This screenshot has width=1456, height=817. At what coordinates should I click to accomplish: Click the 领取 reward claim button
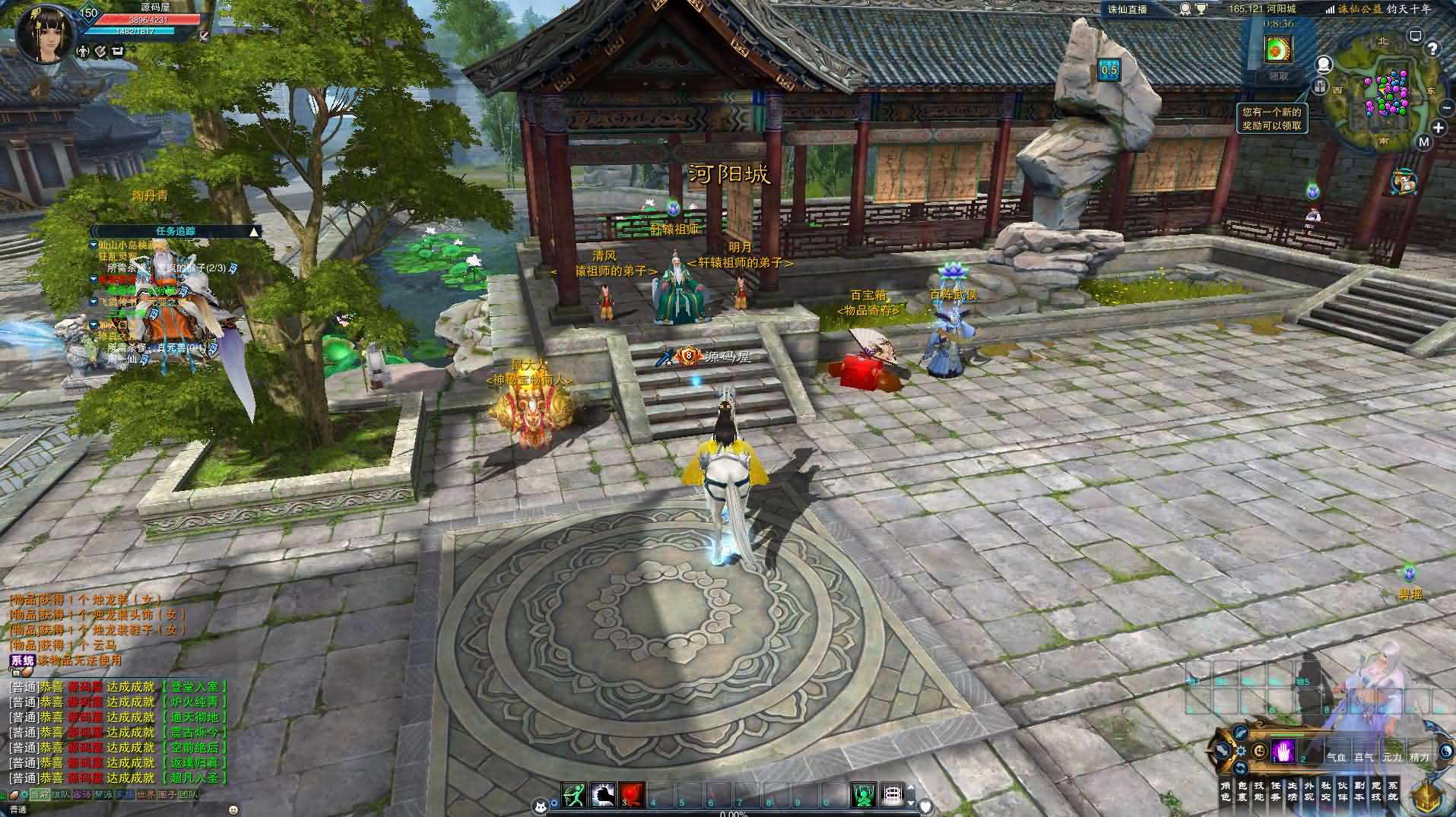click(x=1278, y=76)
